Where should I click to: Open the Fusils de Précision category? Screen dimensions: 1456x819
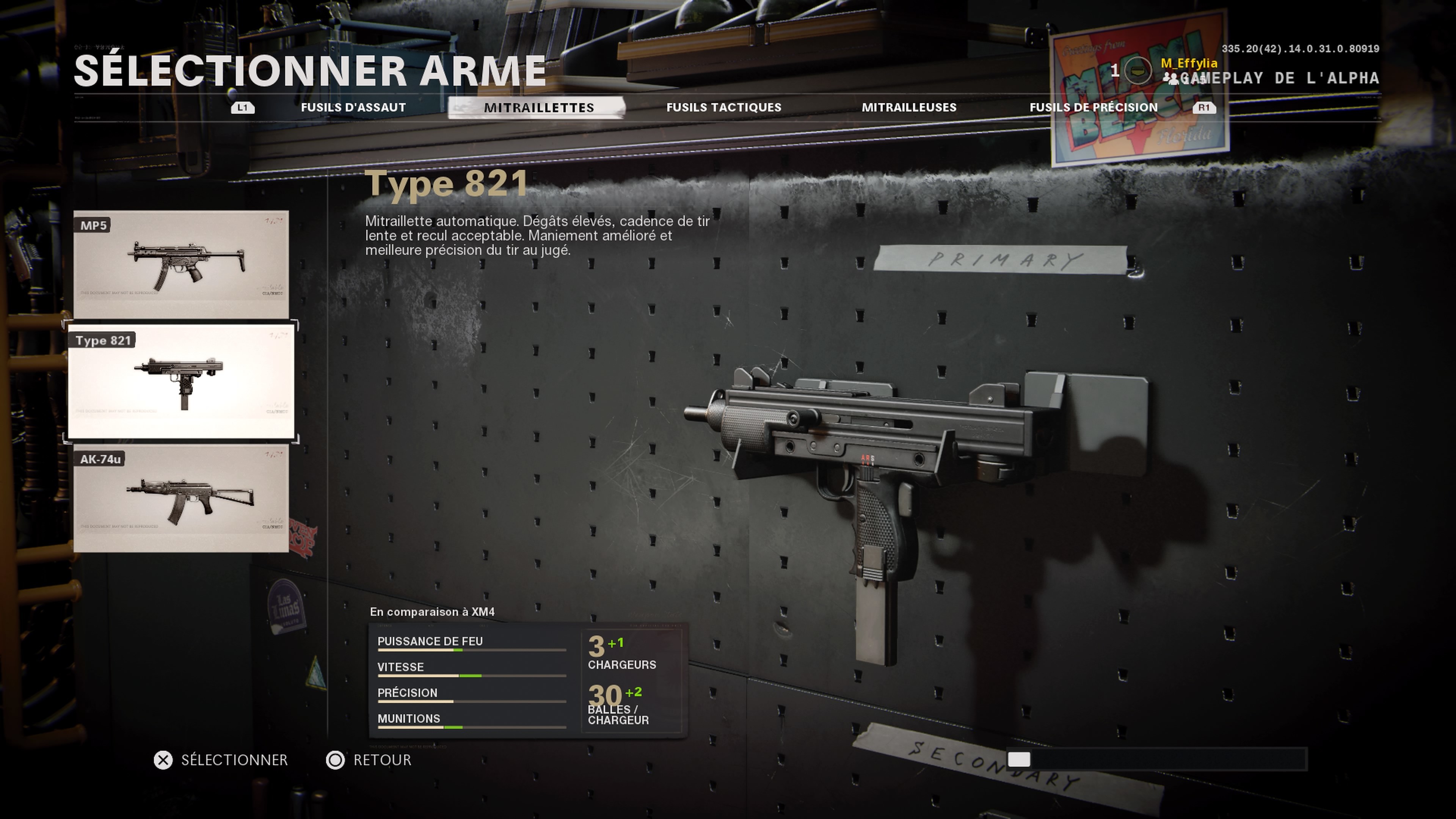(1094, 107)
